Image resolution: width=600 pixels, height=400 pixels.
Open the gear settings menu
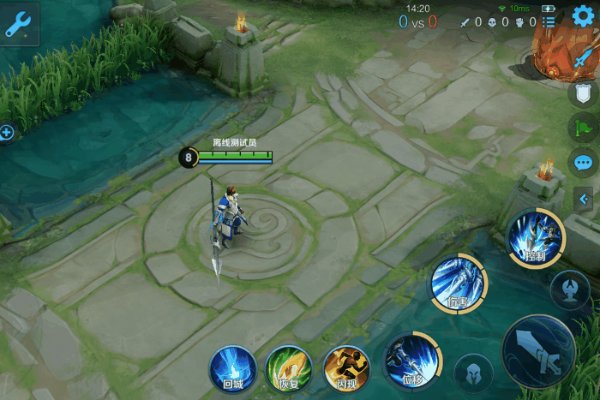(x=583, y=16)
